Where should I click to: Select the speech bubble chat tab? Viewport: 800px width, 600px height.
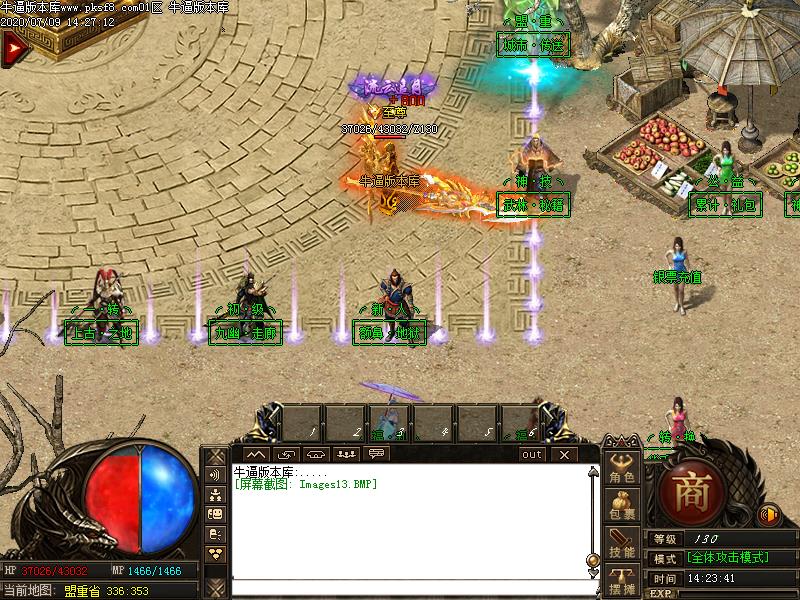click(377, 454)
